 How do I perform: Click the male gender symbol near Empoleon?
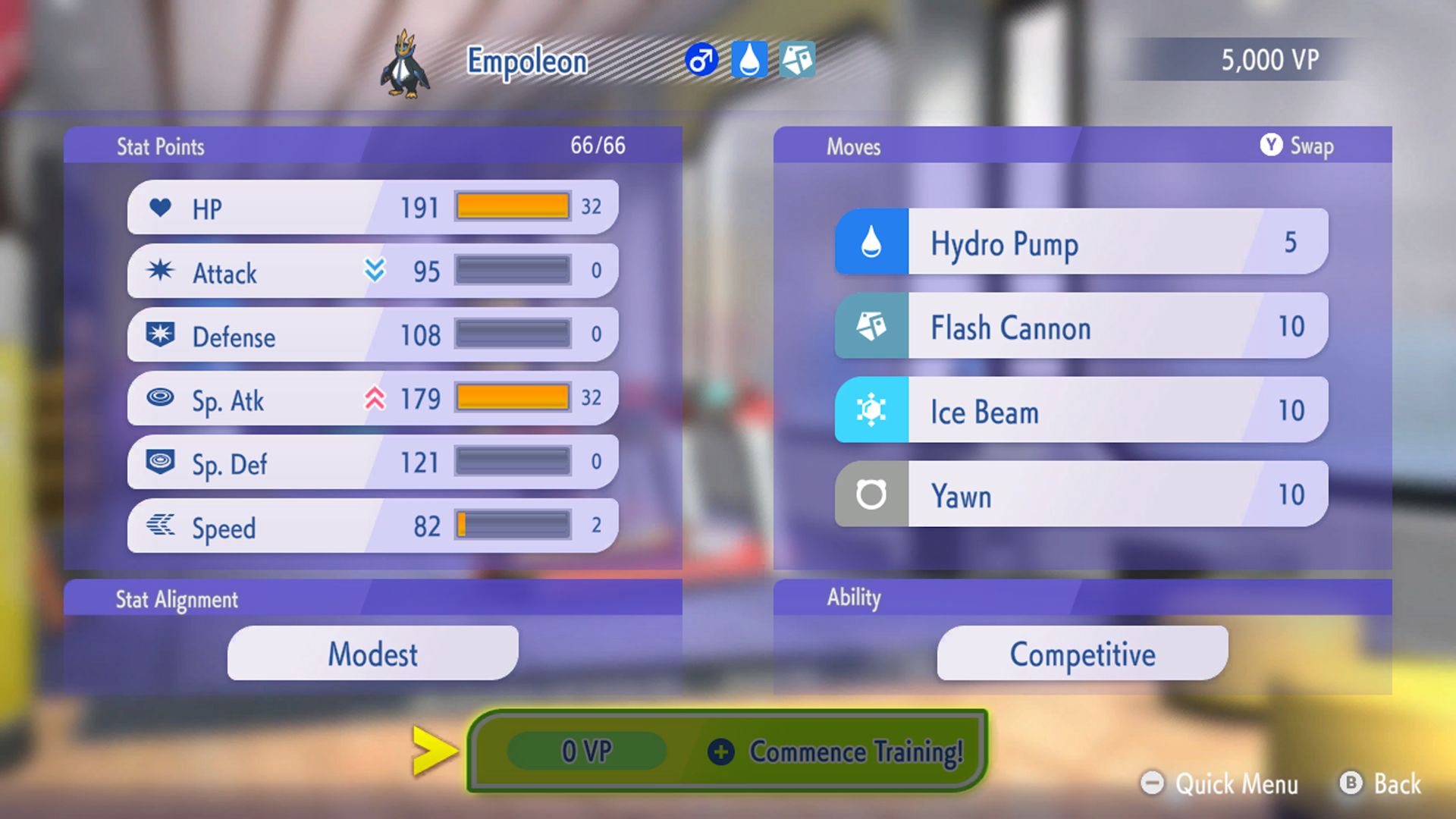tap(701, 61)
